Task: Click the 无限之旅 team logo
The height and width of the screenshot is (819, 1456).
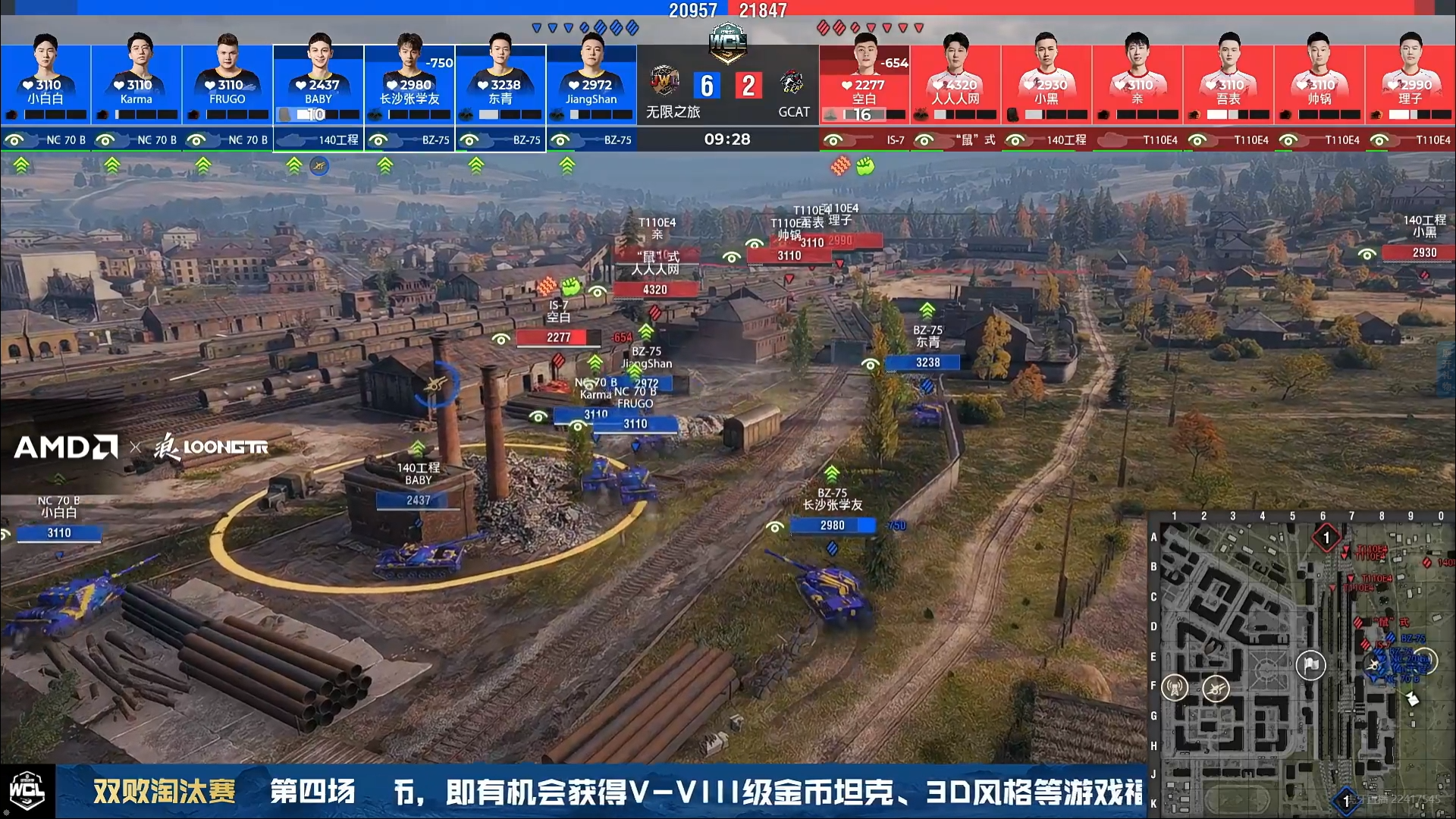Action: tap(665, 82)
